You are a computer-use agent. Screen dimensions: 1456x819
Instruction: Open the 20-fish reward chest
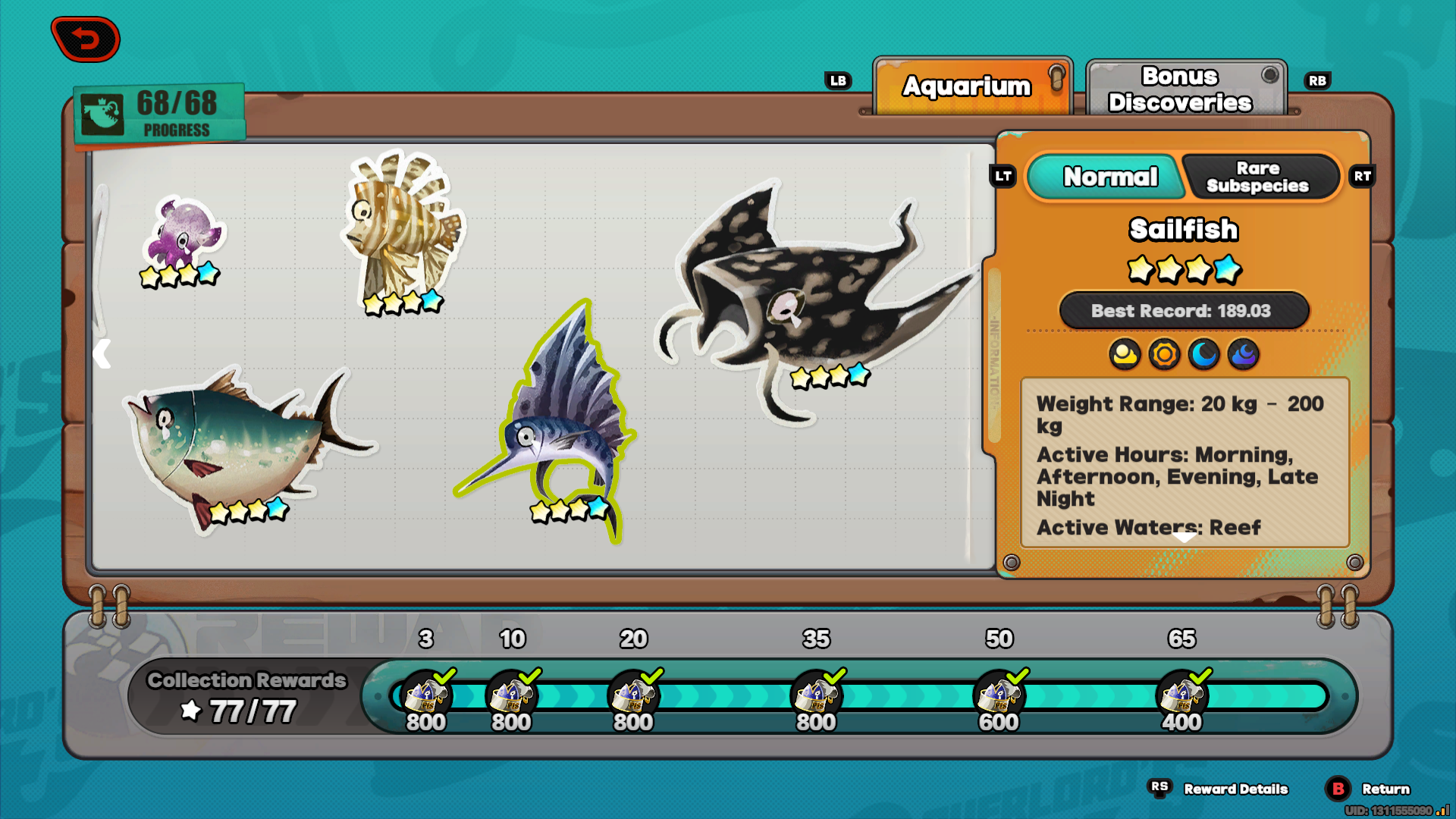[634, 695]
